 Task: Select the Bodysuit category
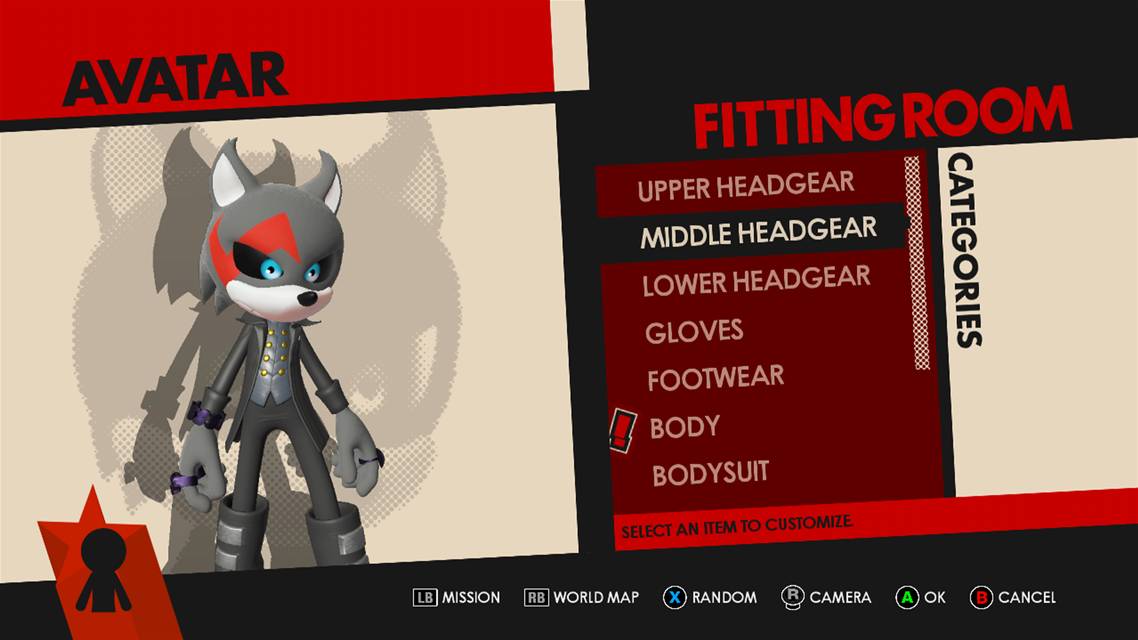click(x=711, y=474)
